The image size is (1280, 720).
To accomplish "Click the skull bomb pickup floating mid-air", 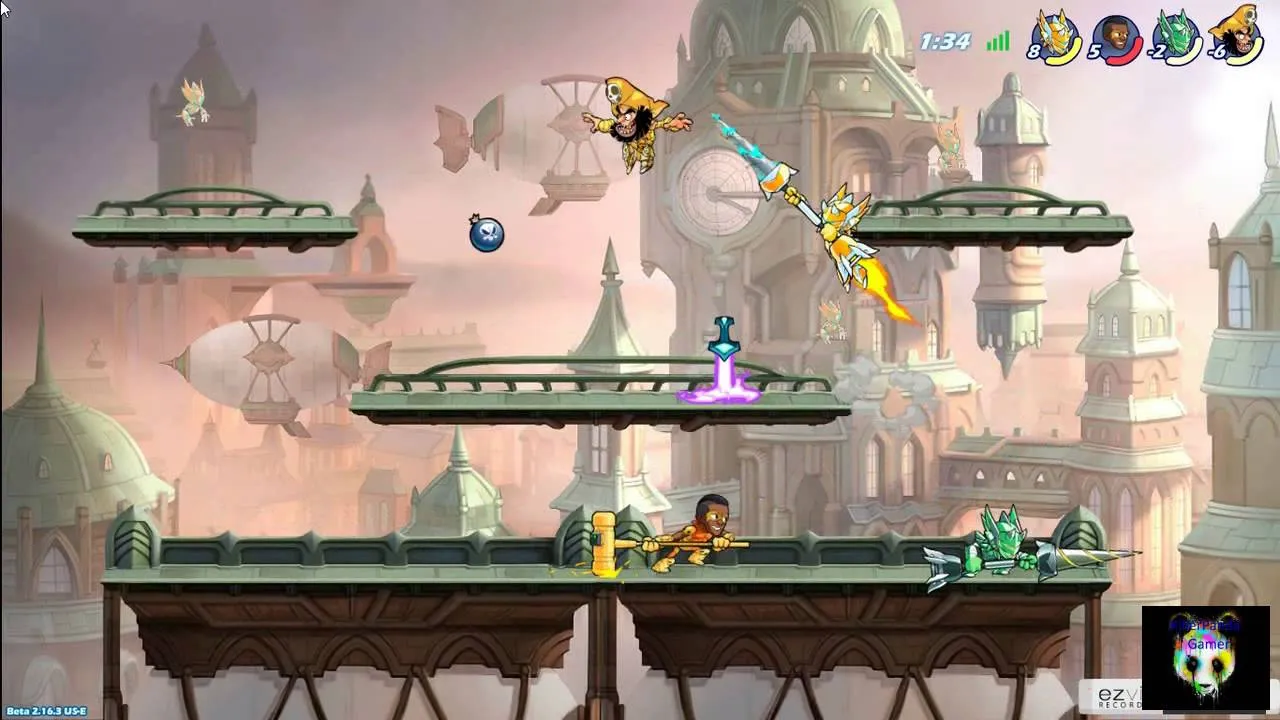I will click(487, 235).
